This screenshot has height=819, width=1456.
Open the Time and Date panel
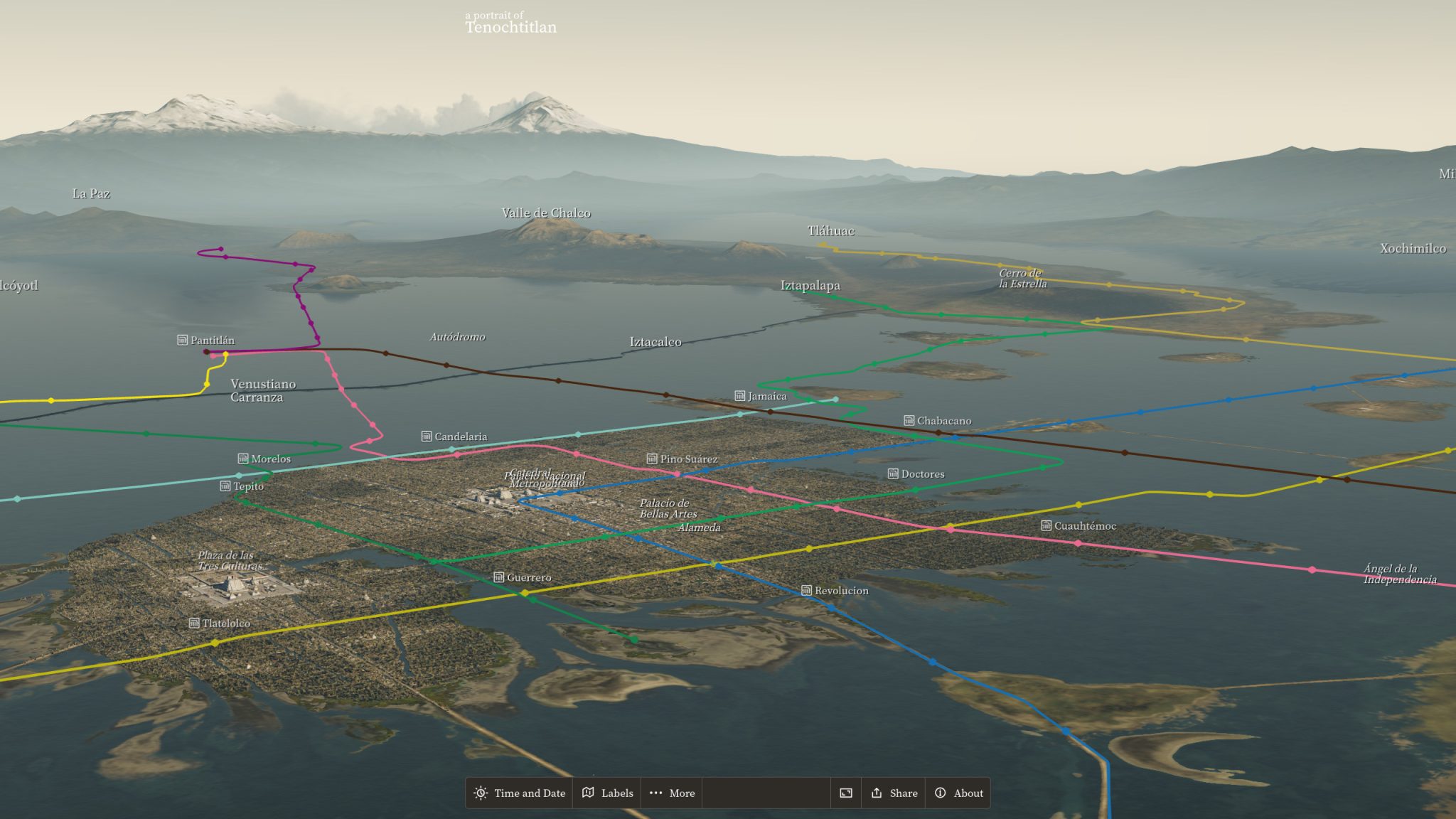(519, 793)
